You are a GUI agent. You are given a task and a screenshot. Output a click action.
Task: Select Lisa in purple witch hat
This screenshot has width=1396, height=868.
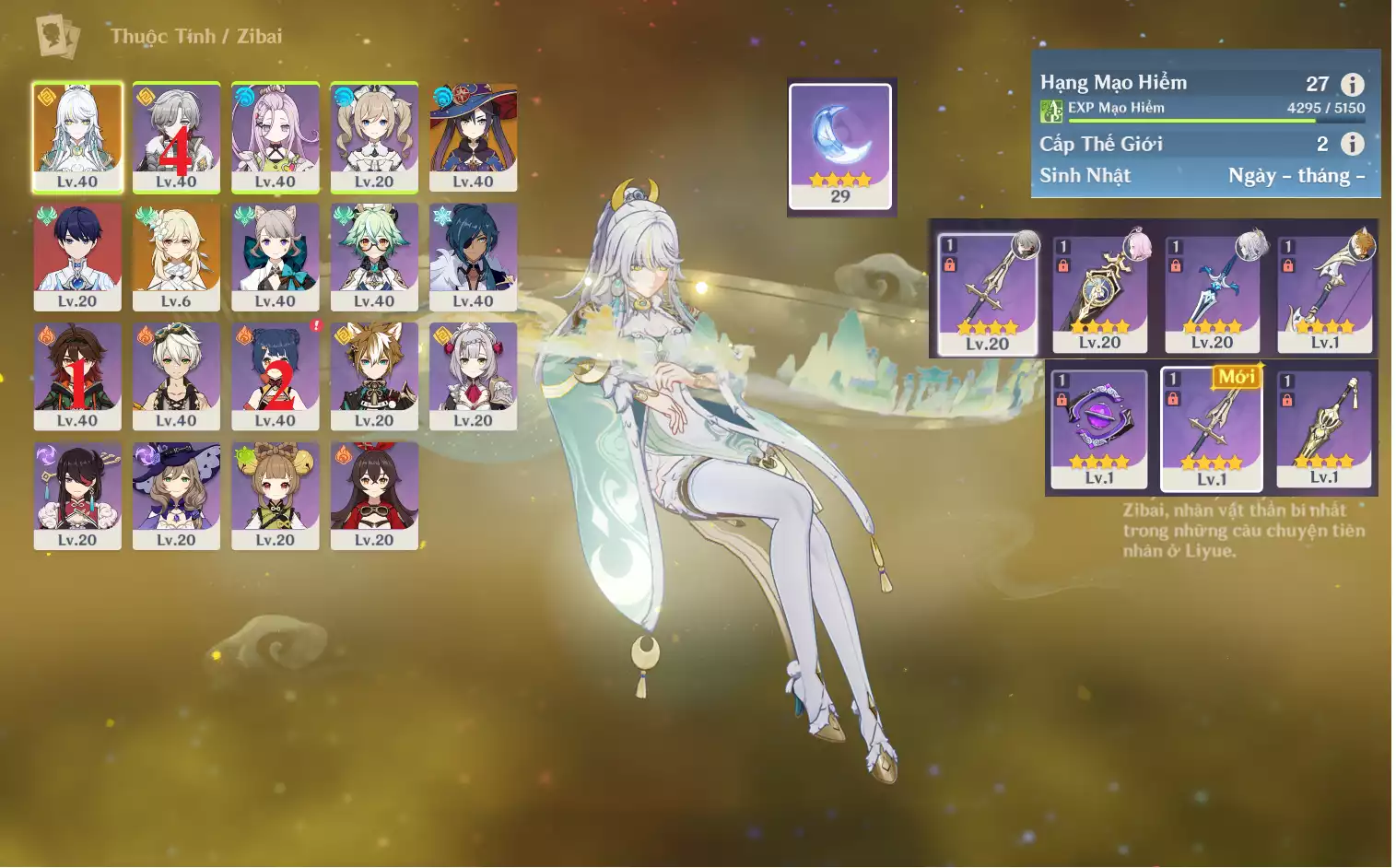176,496
